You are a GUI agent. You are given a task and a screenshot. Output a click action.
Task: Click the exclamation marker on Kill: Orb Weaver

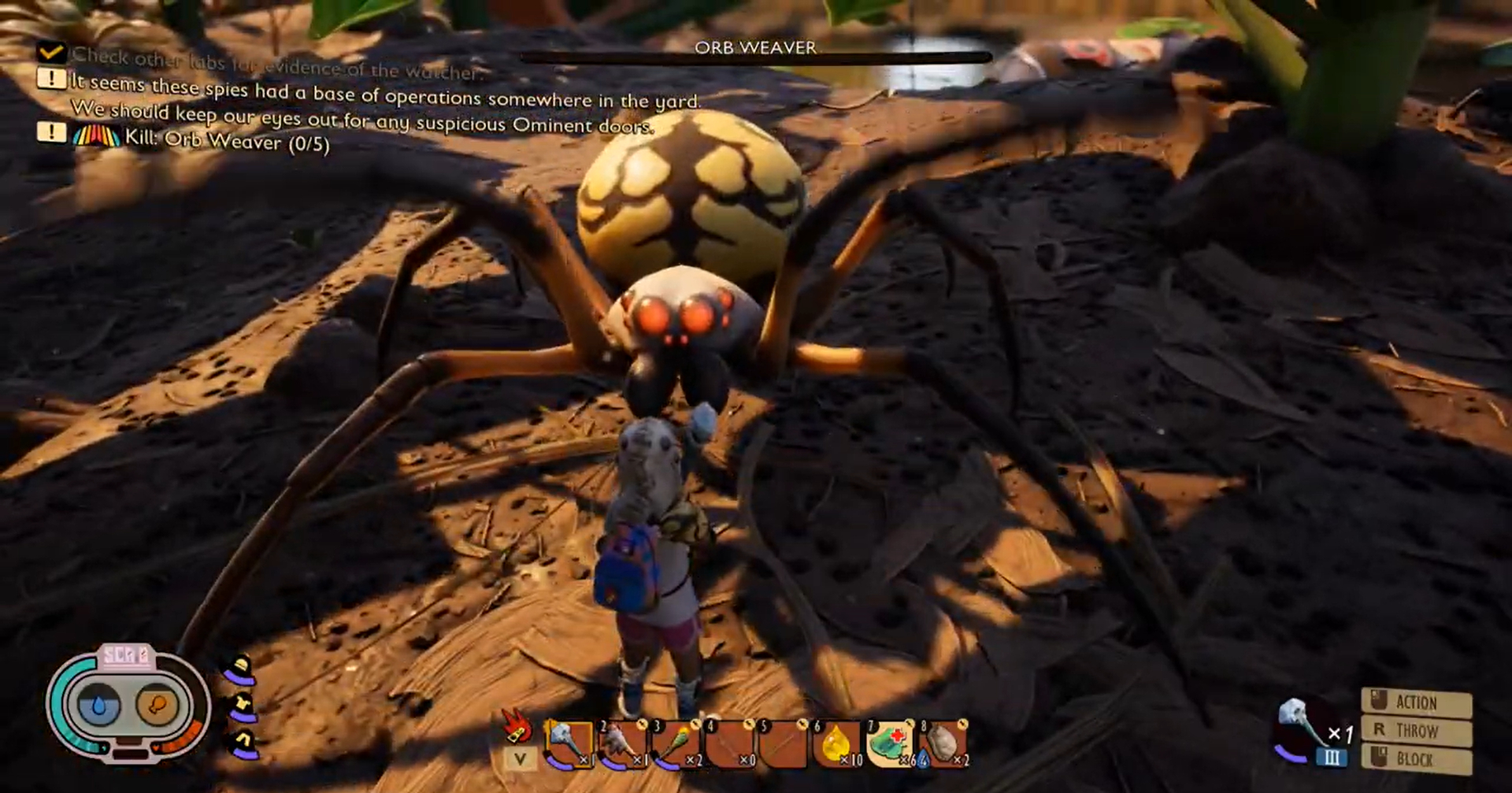[x=50, y=132]
